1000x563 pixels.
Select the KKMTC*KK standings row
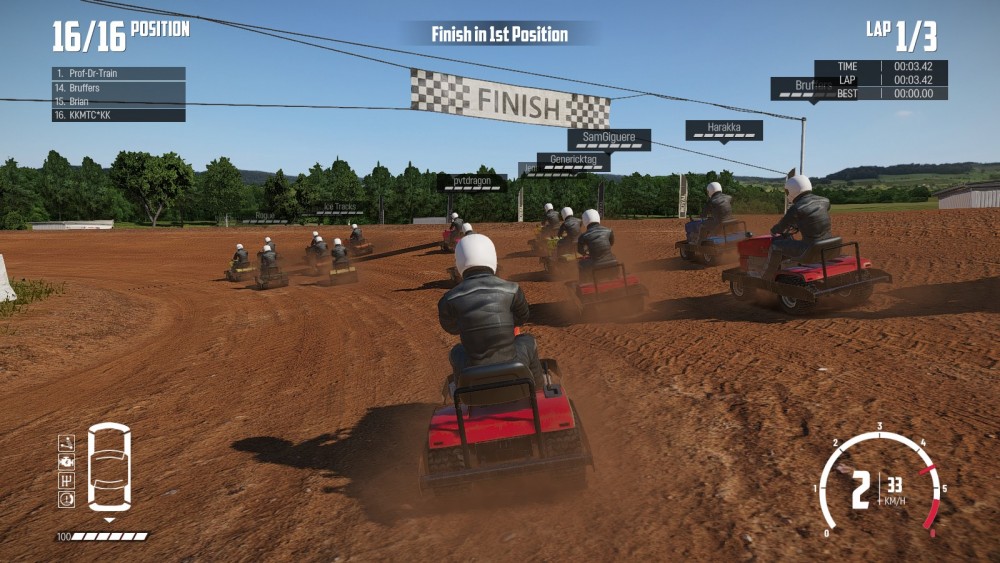[x=118, y=116]
